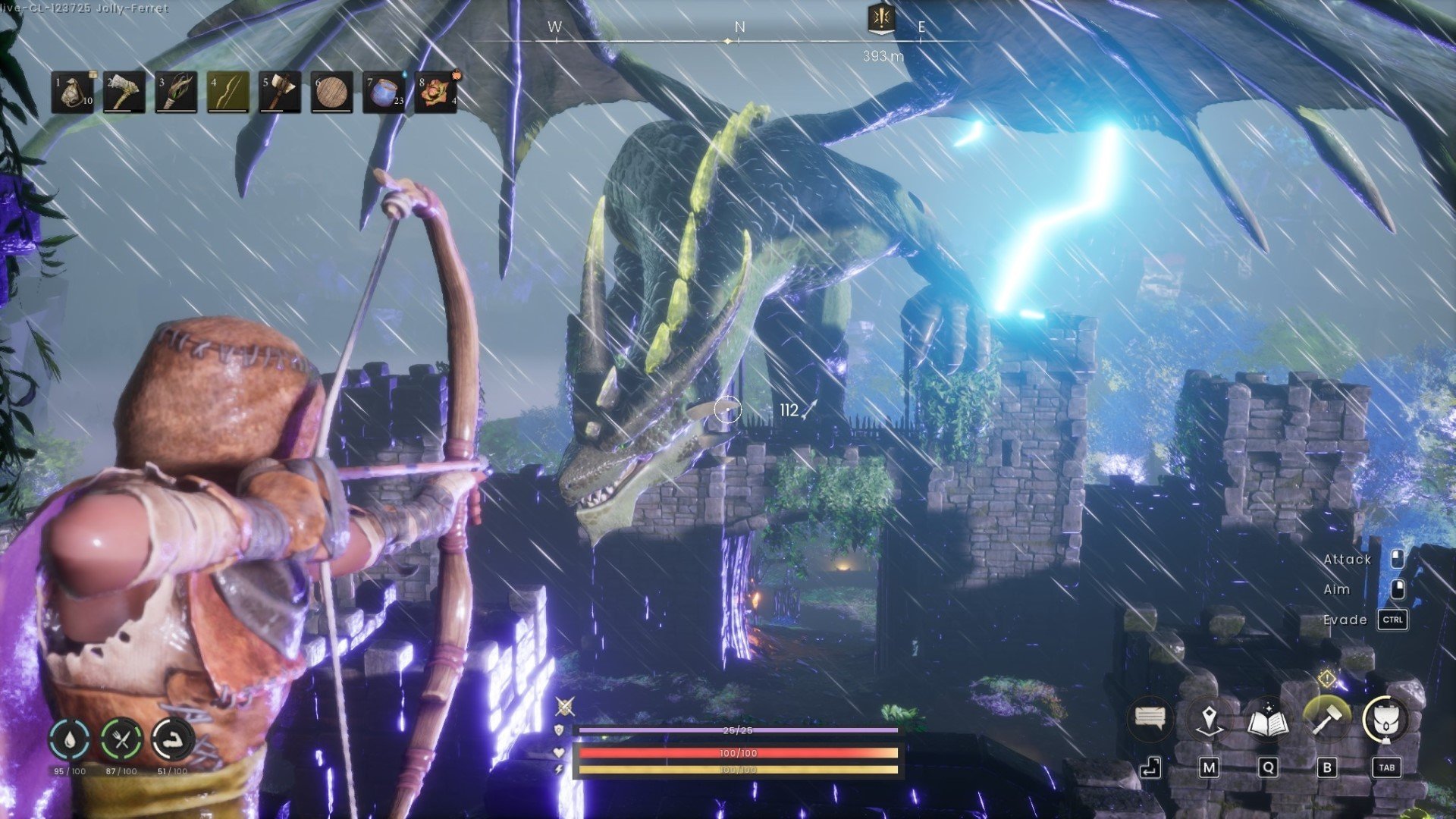Screen dimensions: 1456x819
Task: Use the blue water jar in slot 7
Action: click(384, 93)
